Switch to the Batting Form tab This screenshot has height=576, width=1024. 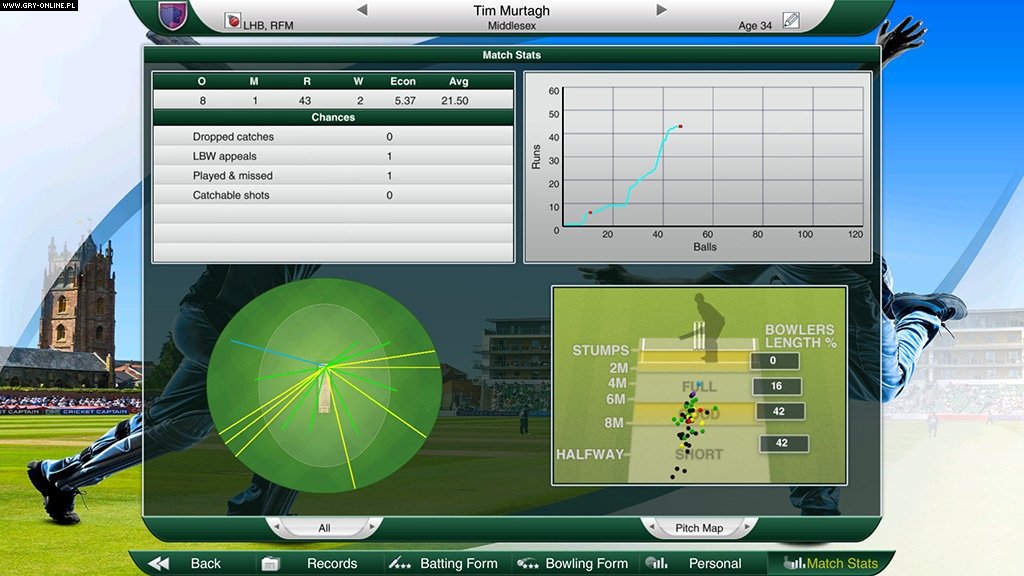coord(446,563)
